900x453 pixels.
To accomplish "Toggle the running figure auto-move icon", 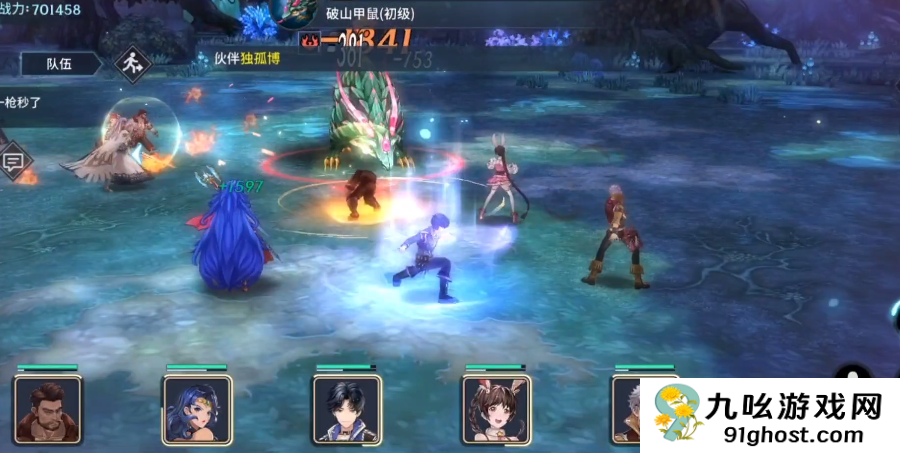I will click(x=128, y=64).
